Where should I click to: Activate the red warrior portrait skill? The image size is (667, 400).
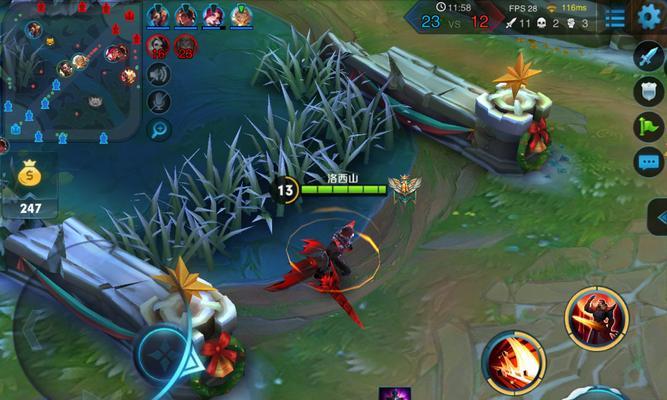click(x=596, y=318)
